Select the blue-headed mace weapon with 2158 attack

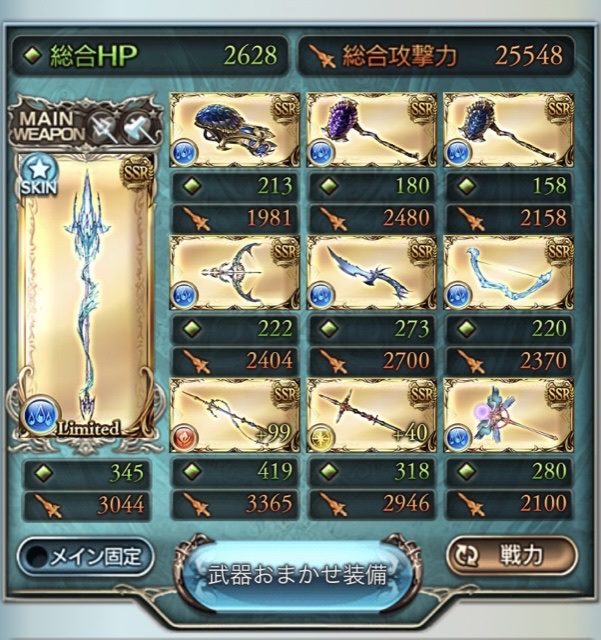point(507,130)
